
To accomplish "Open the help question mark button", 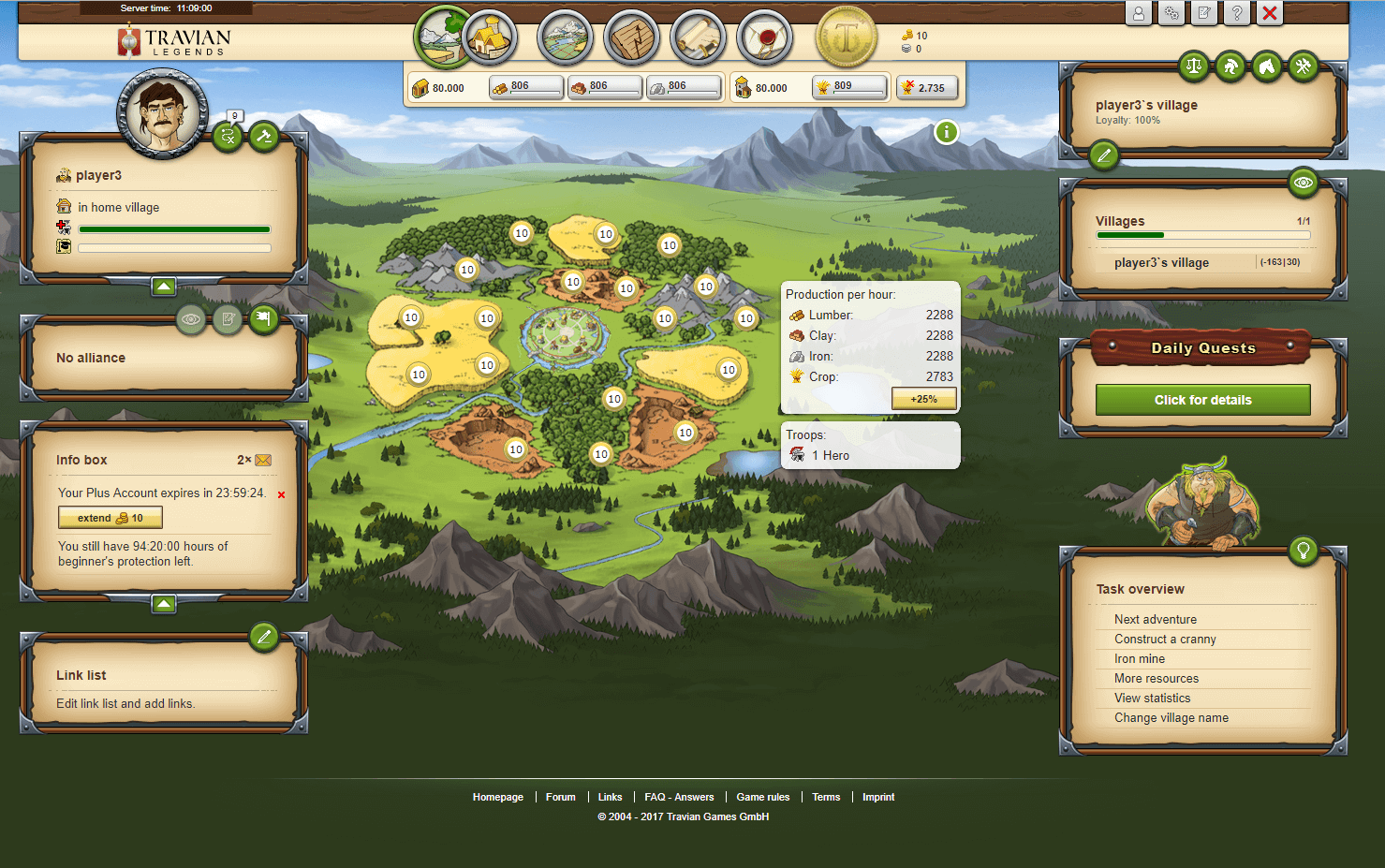I will pos(1237,13).
